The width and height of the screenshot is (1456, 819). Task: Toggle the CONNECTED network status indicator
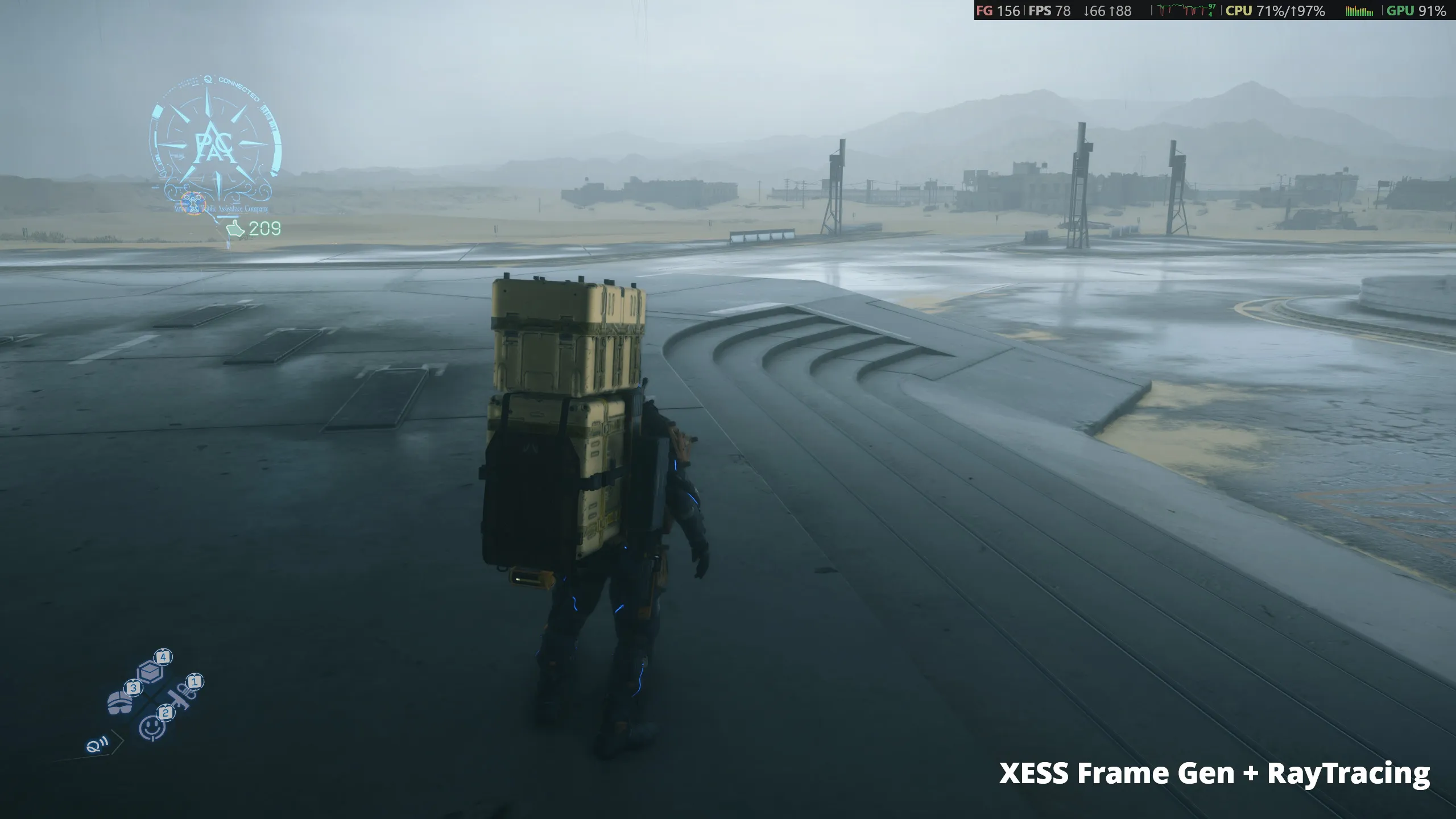pyautogui.click(x=238, y=87)
